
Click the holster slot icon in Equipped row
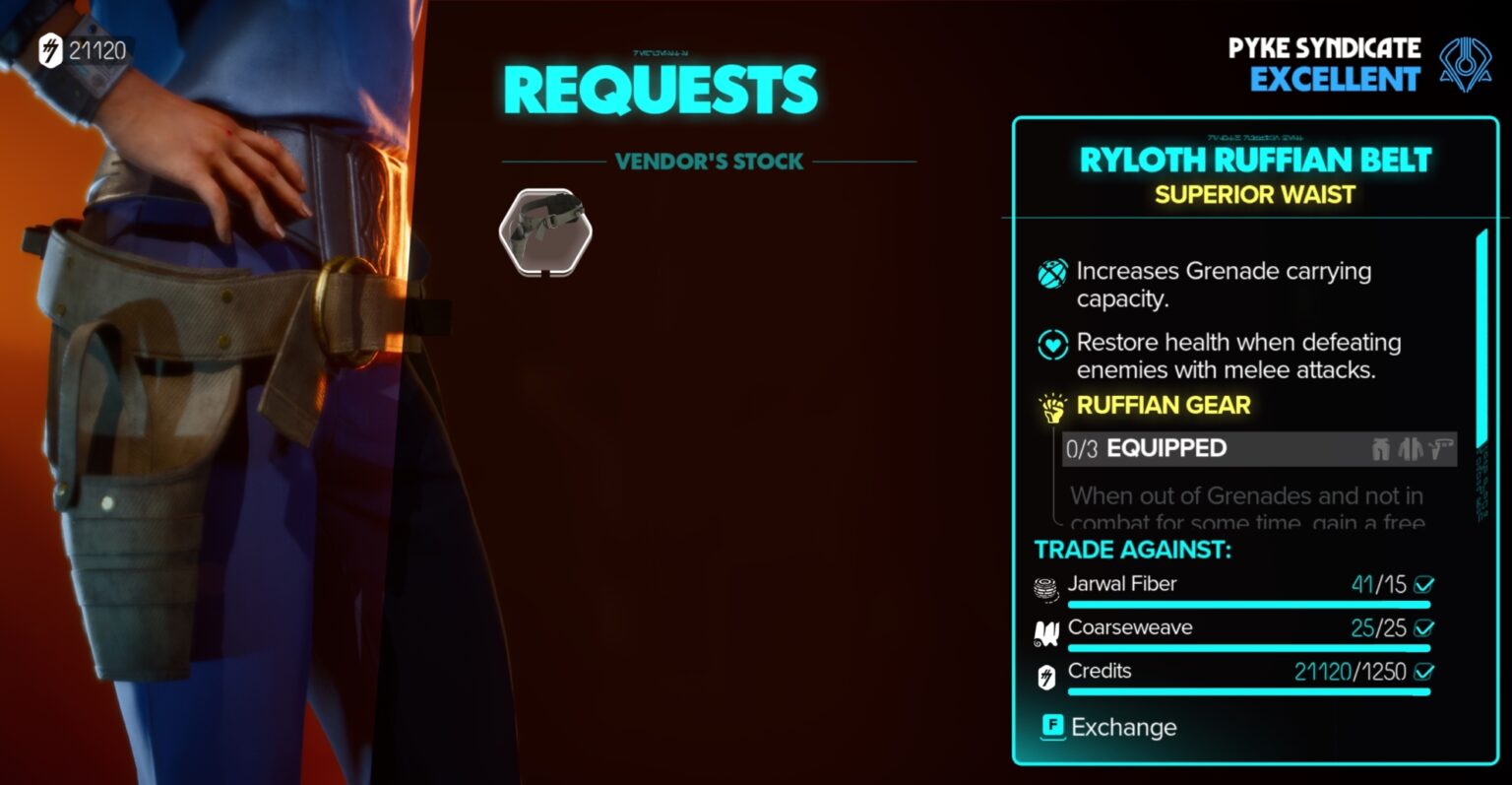tap(1441, 448)
